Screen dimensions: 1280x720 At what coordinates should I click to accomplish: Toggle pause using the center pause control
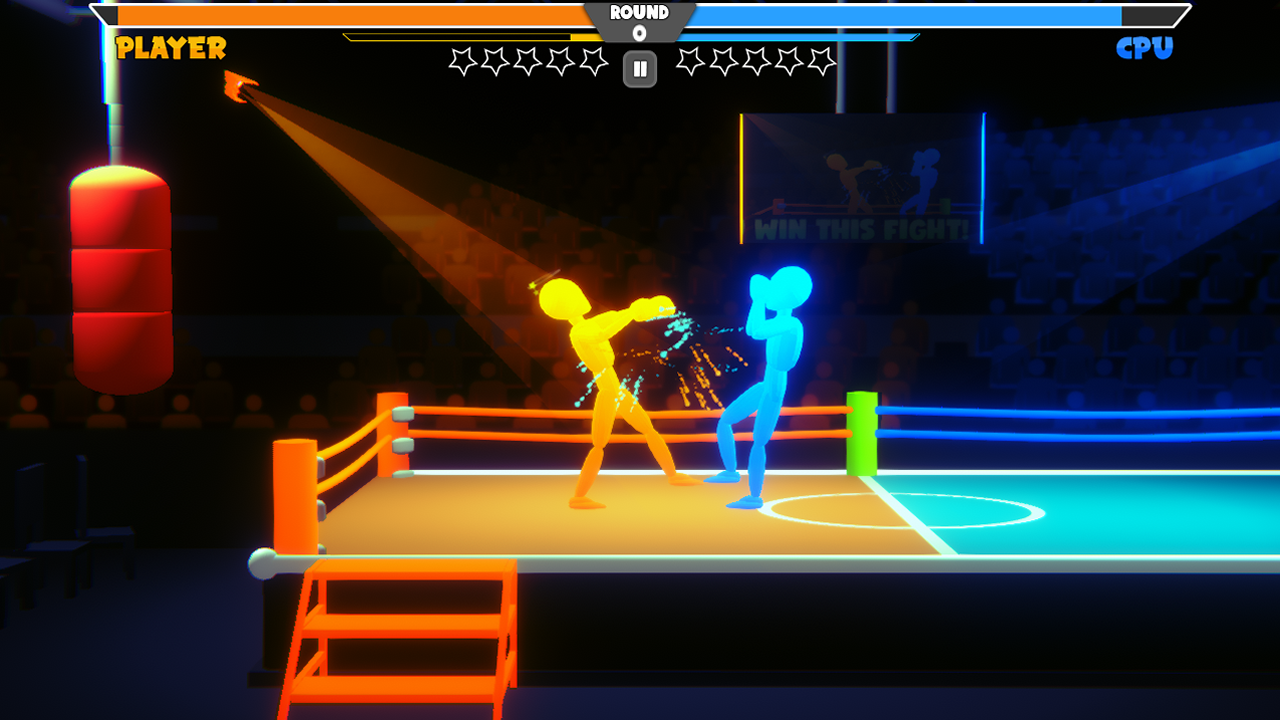click(638, 69)
